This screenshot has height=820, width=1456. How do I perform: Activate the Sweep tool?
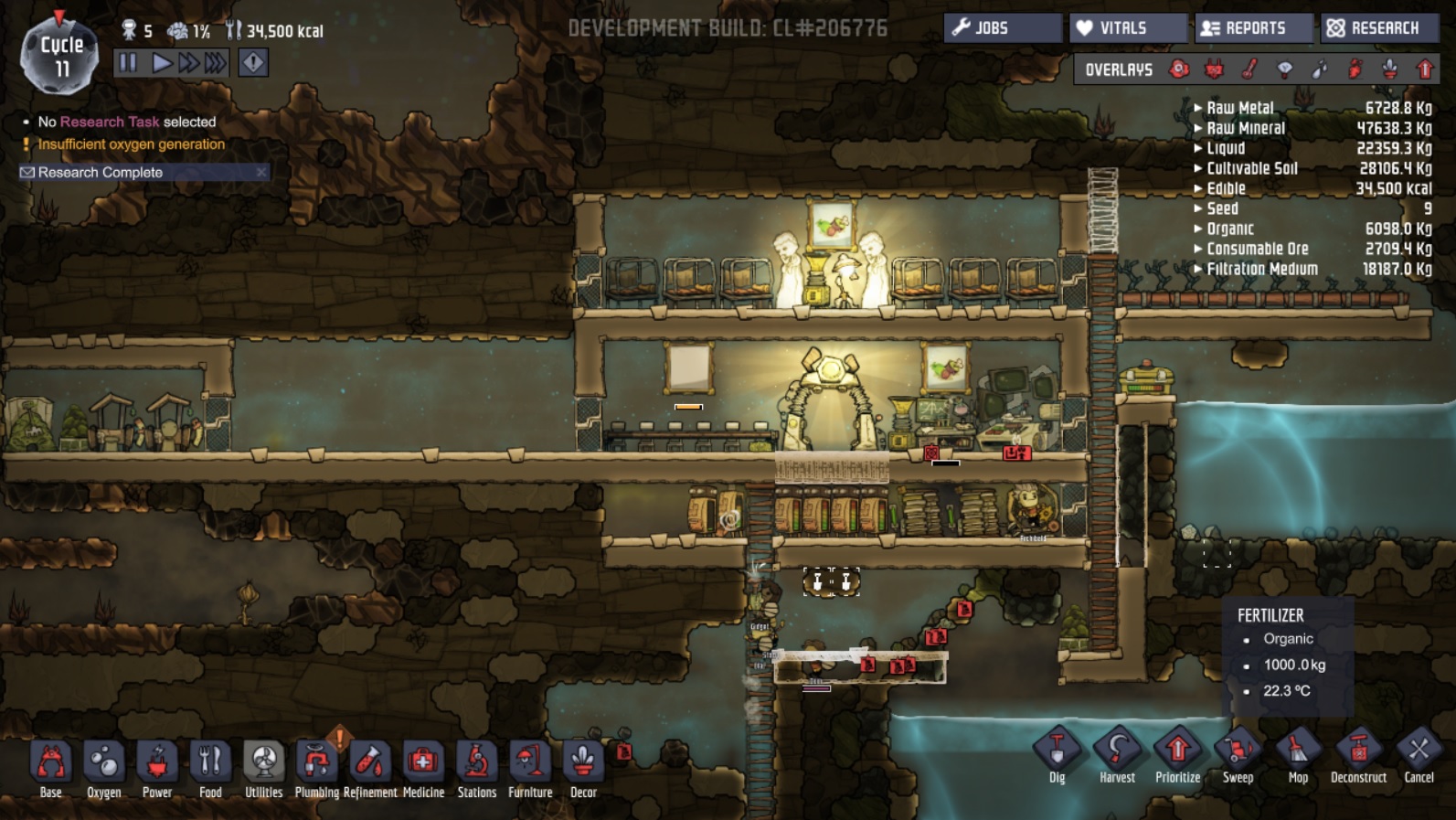pyautogui.click(x=1238, y=756)
